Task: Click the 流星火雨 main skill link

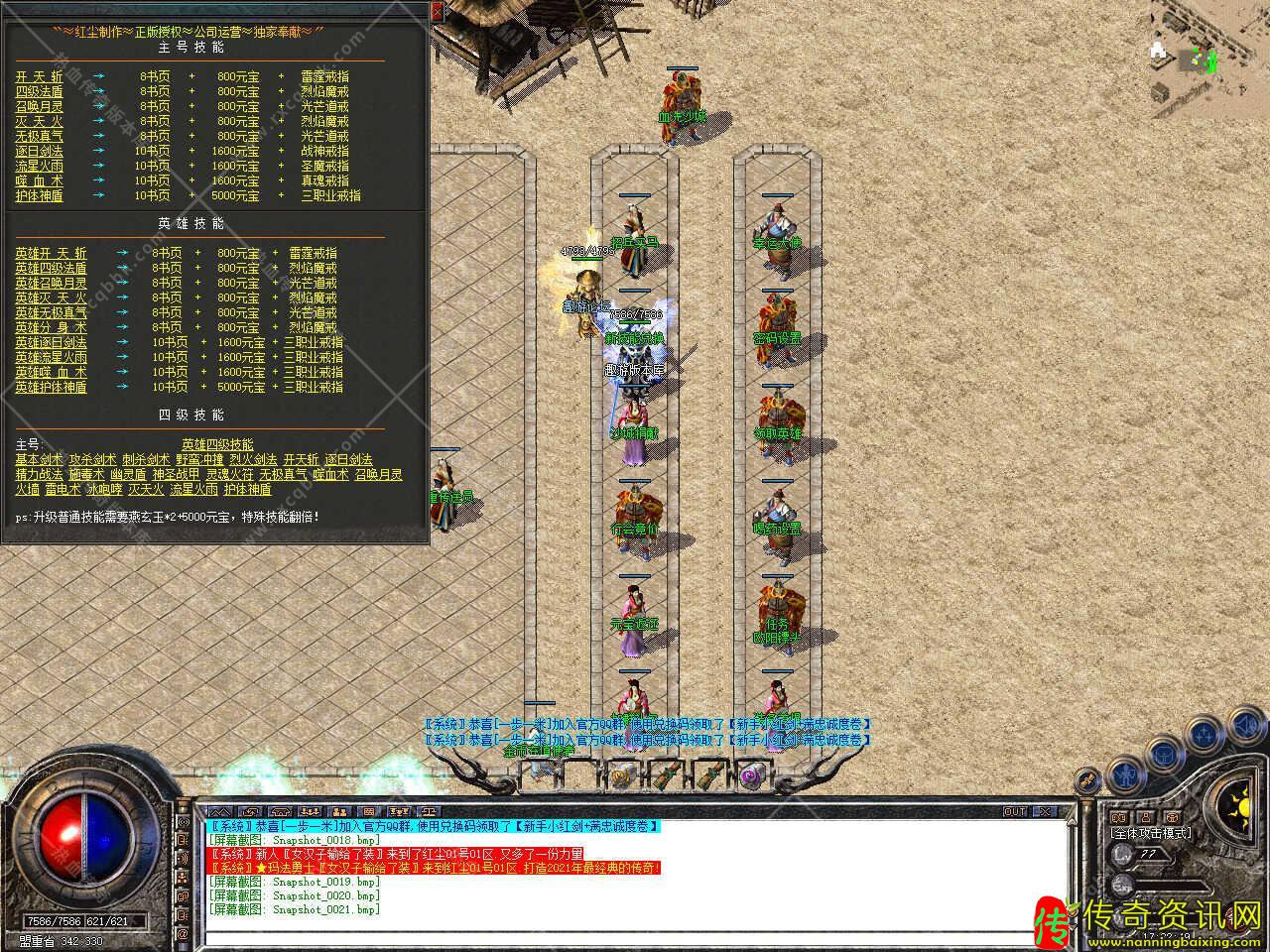Action: [39, 166]
